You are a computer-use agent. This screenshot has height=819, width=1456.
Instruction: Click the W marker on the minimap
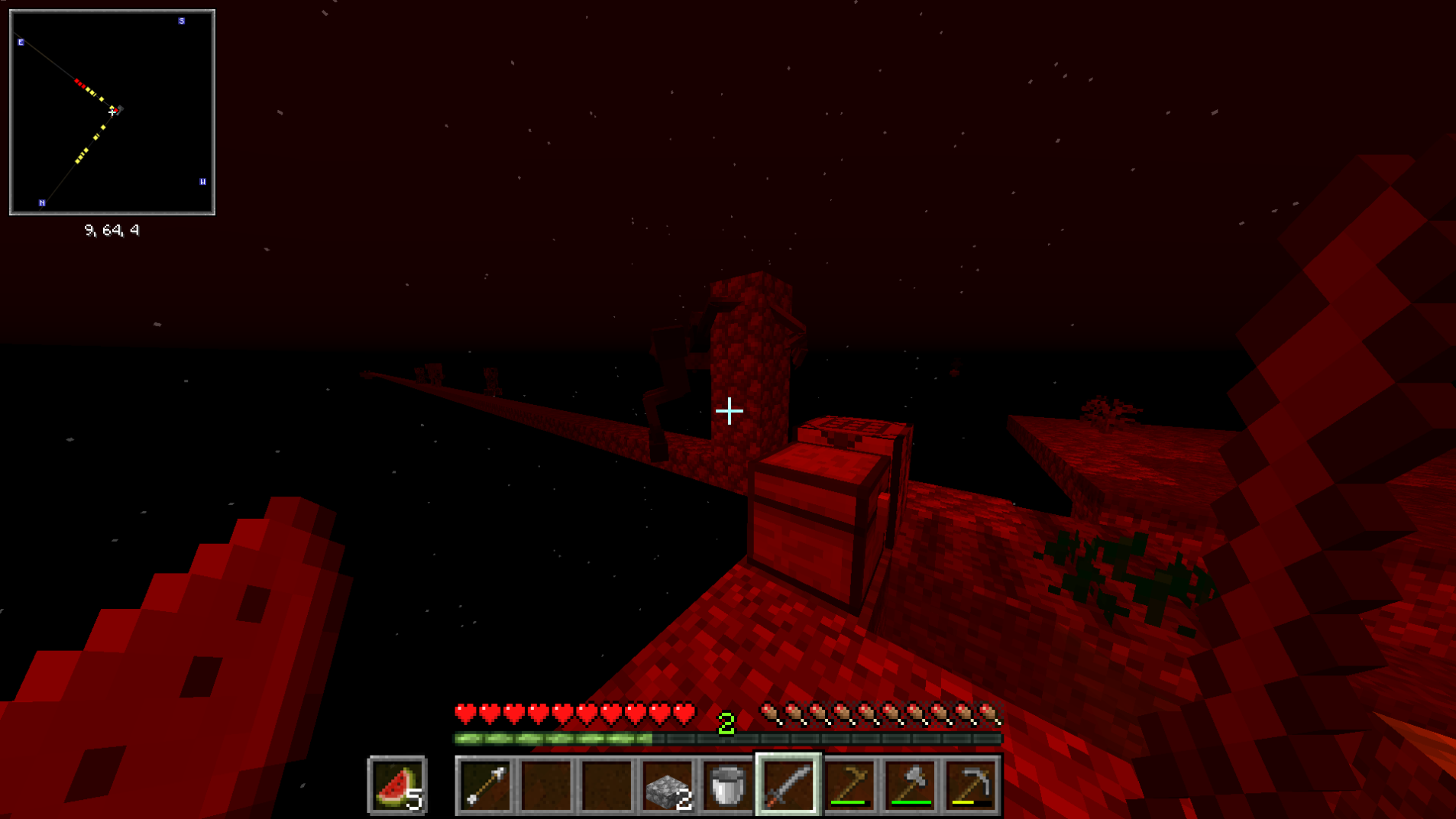click(202, 181)
